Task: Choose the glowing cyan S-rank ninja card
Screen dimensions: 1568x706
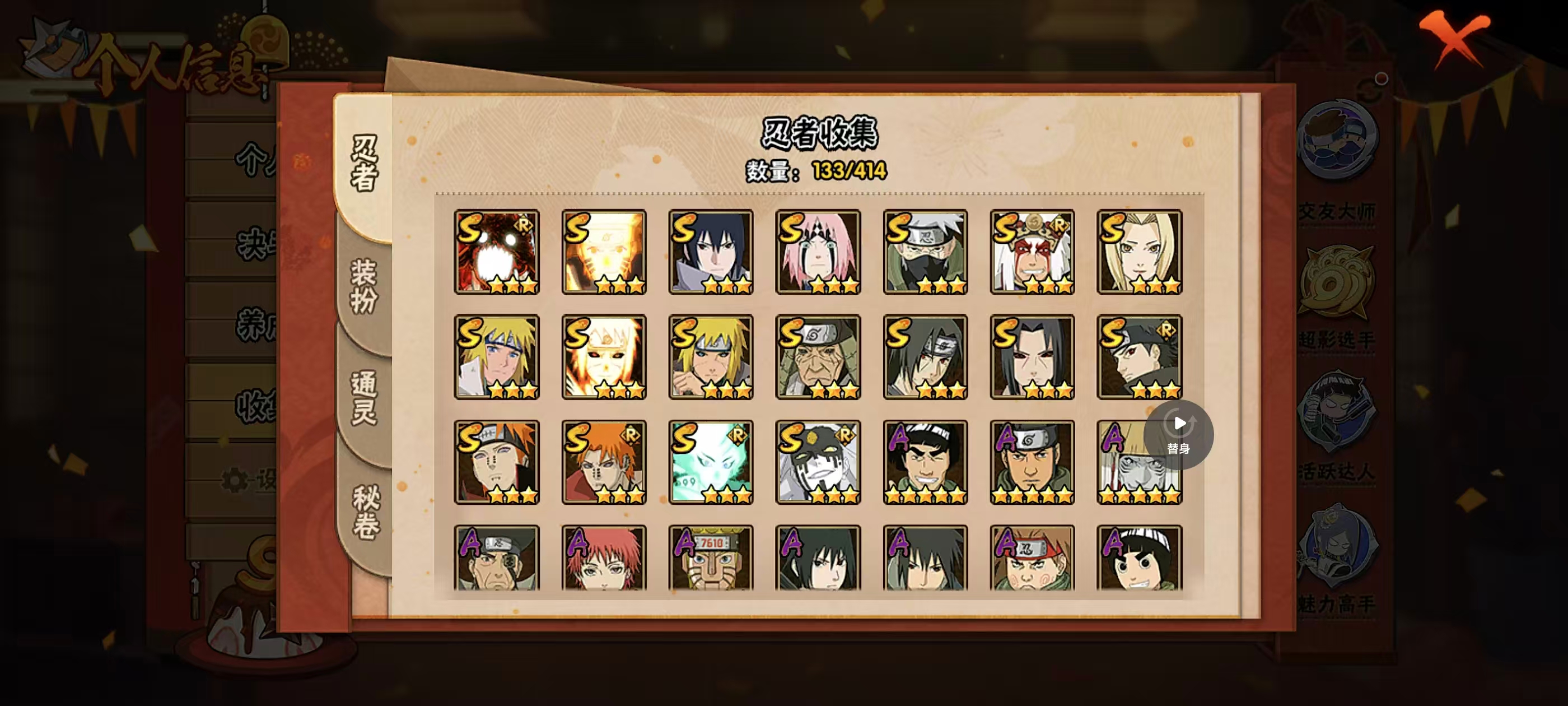Action: pyautogui.click(x=710, y=462)
